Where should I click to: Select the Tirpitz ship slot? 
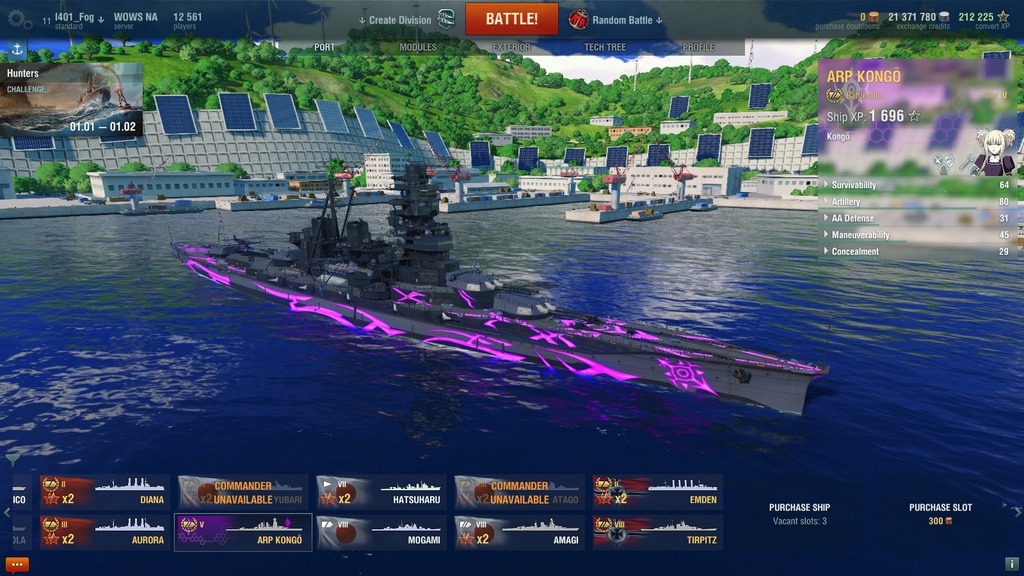click(657, 532)
